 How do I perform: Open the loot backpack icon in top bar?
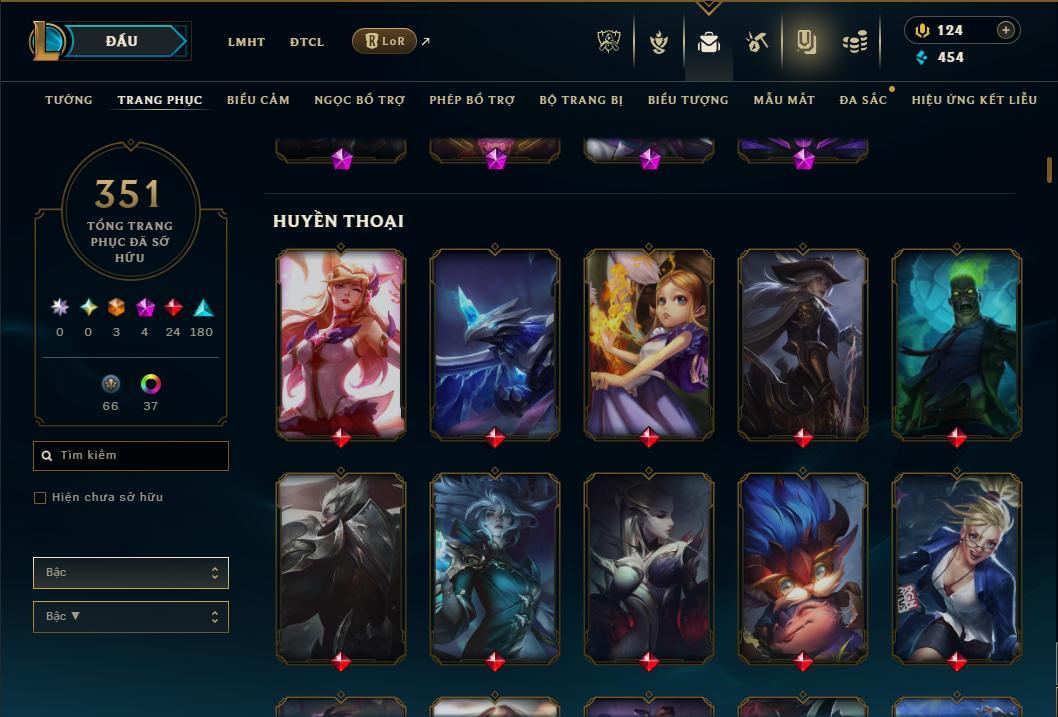(x=709, y=42)
